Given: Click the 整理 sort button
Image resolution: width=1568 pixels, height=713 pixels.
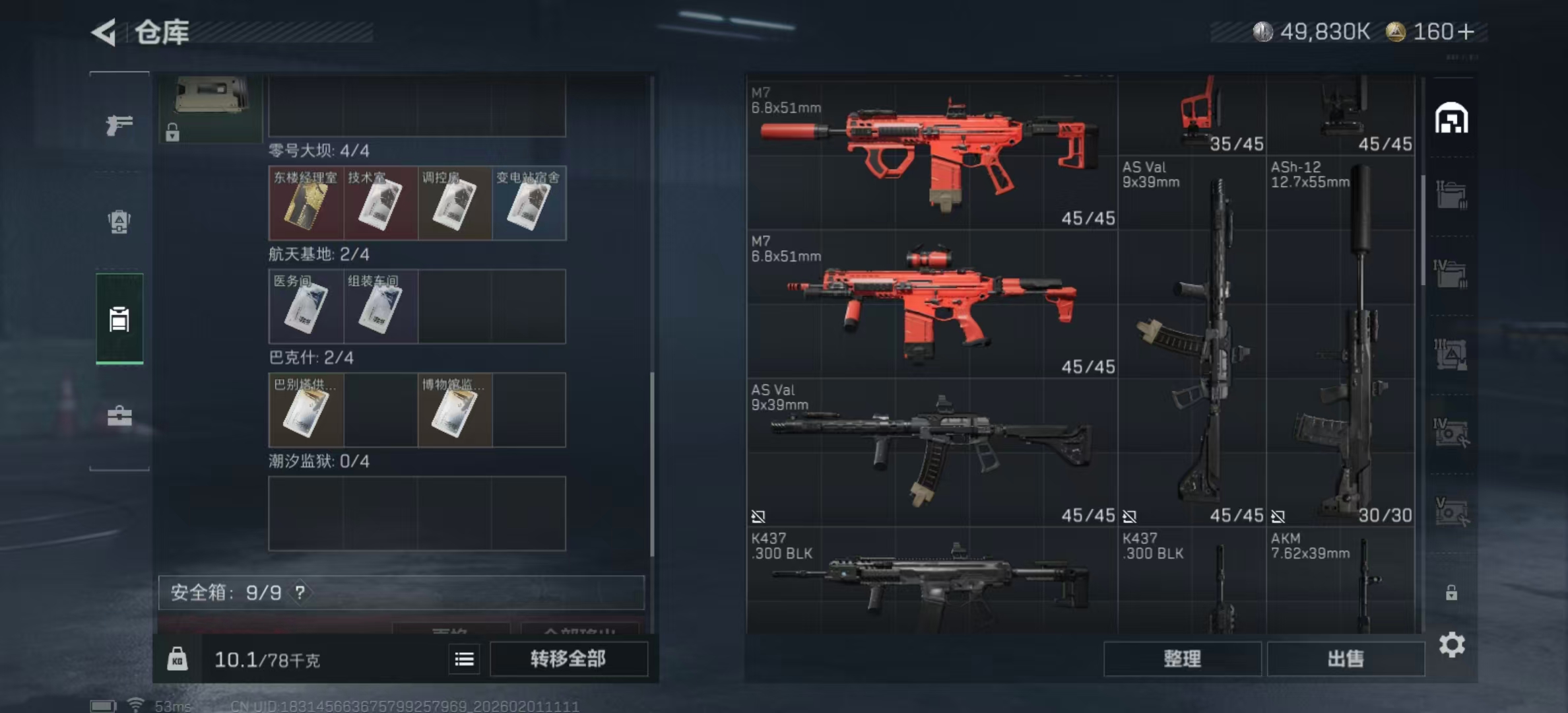Looking at the screenshot, I should (1182, 659).
